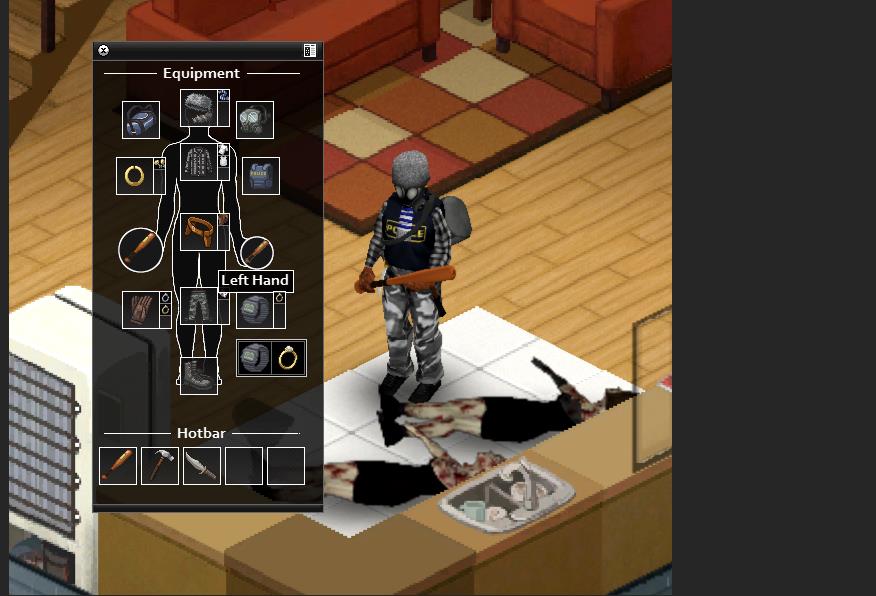Select the camo pants slot

tap(198, 306)
